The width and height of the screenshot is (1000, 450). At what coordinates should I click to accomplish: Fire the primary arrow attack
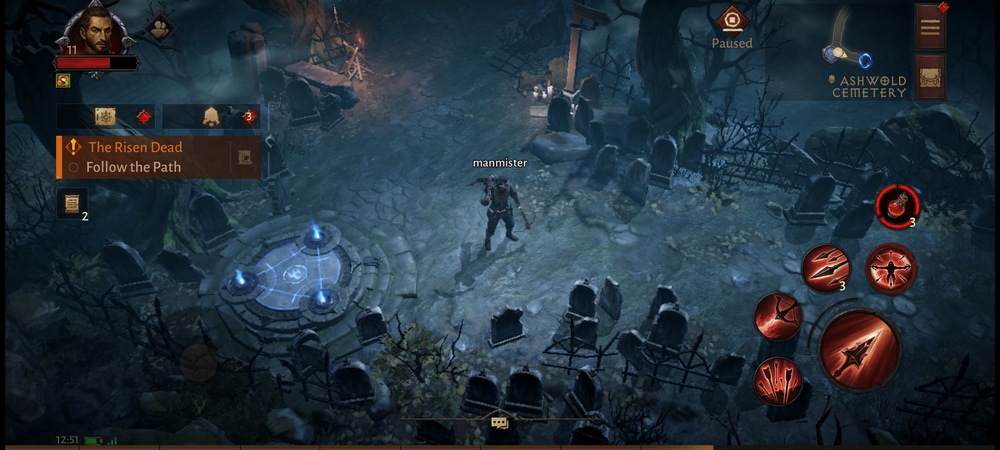(860, 350)
